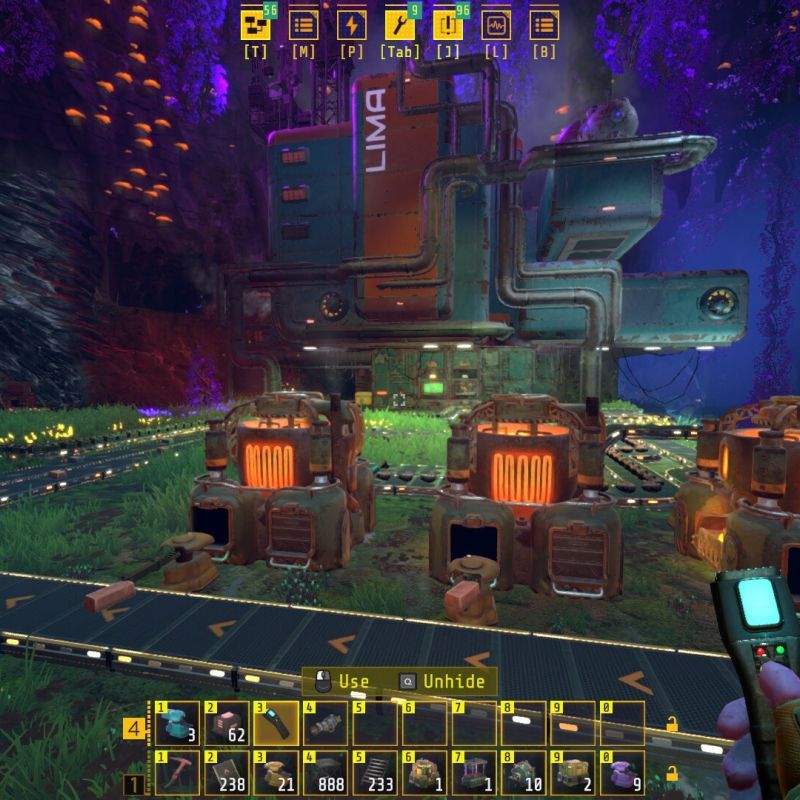Select the wrench icon with 9 badge

point(400,25)
